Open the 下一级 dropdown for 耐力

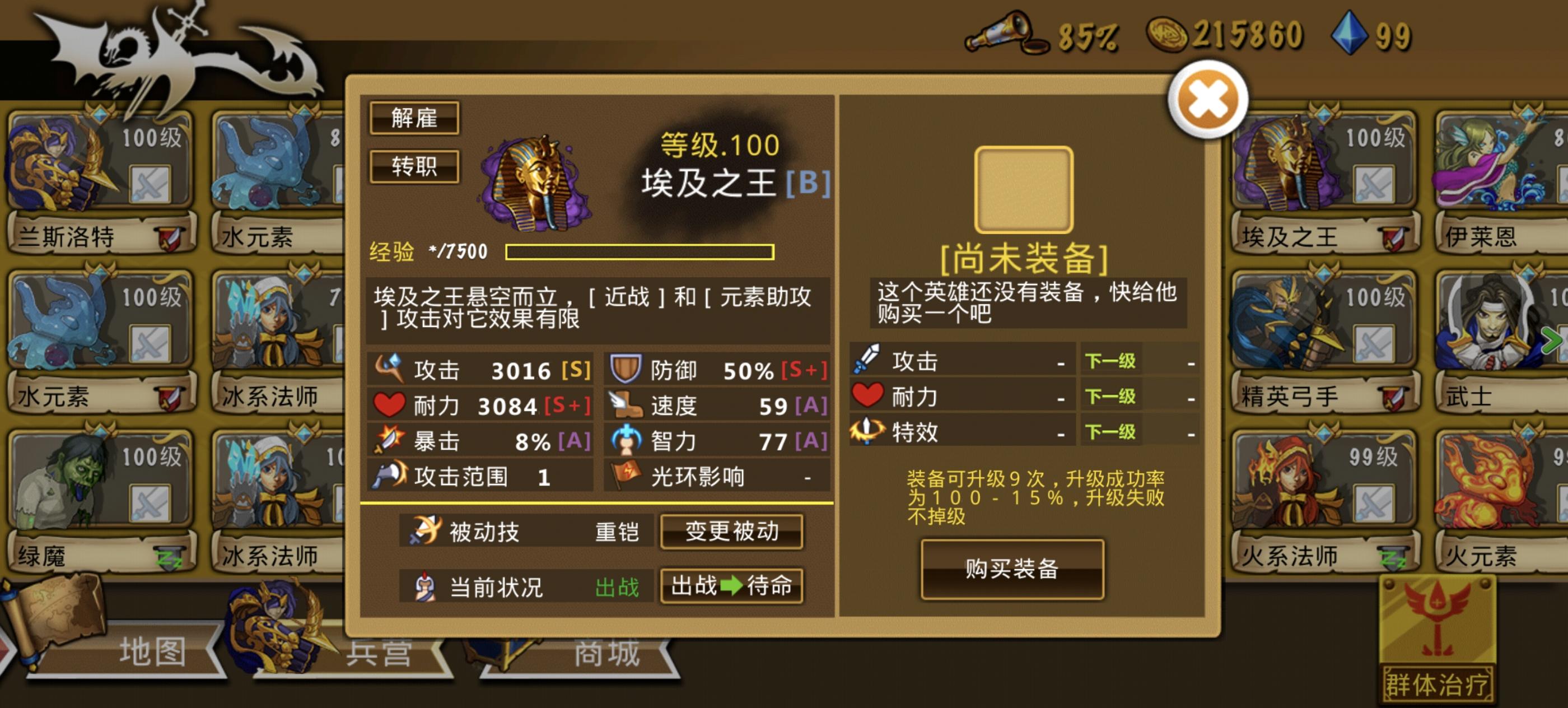coord(1110,397)
